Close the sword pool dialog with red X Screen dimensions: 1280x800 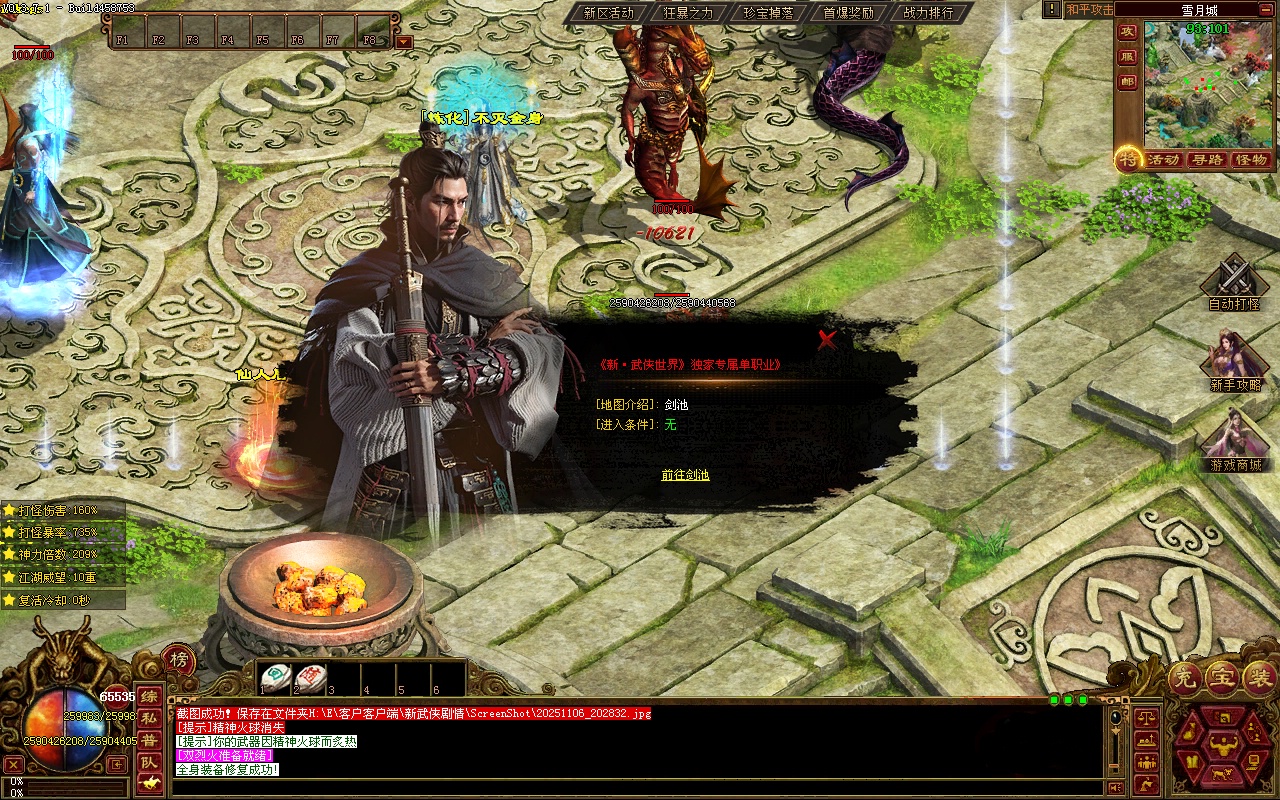[x=827, y=339]
